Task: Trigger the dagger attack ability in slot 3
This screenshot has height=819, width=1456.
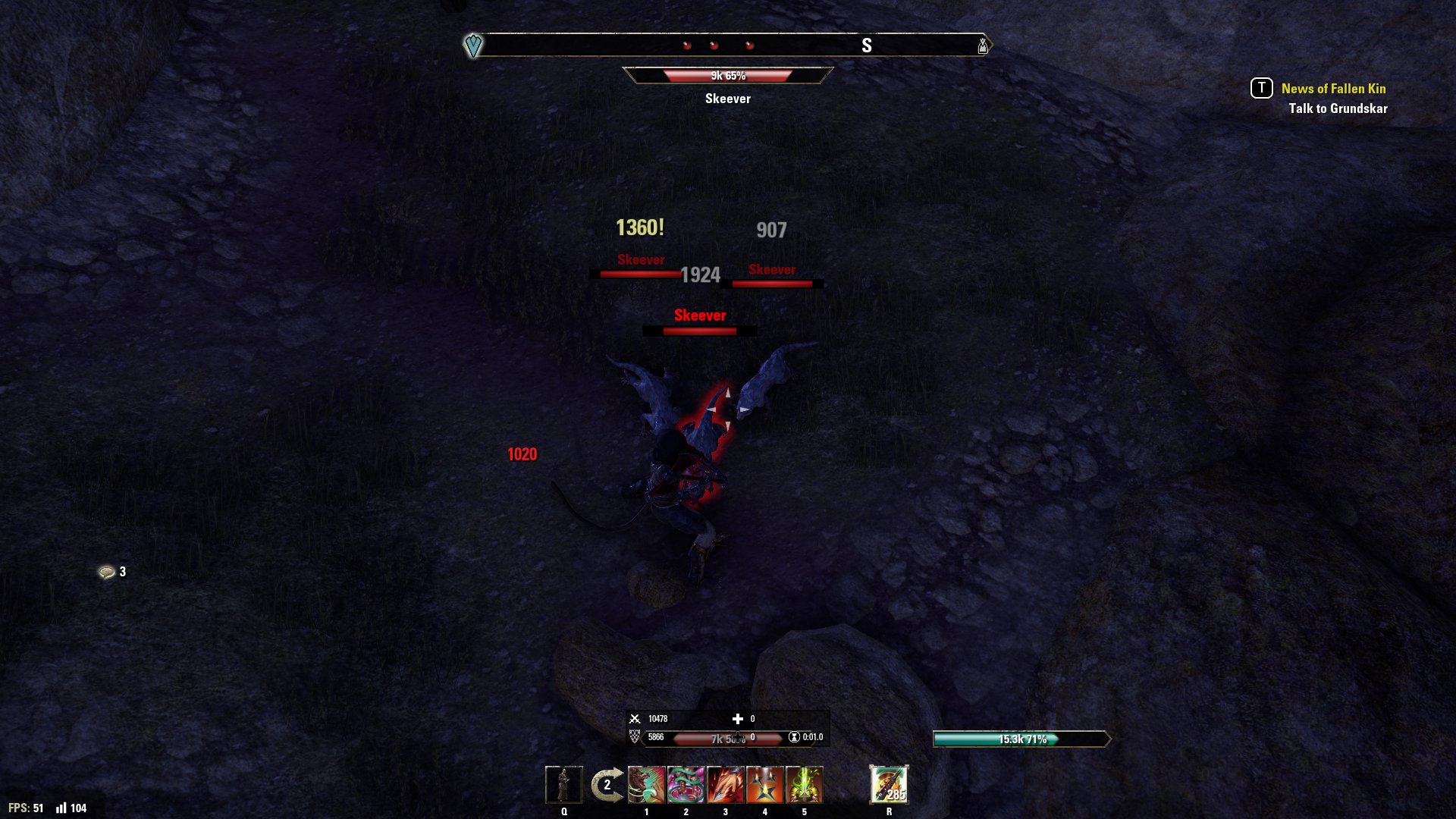Action: (725, 784)
